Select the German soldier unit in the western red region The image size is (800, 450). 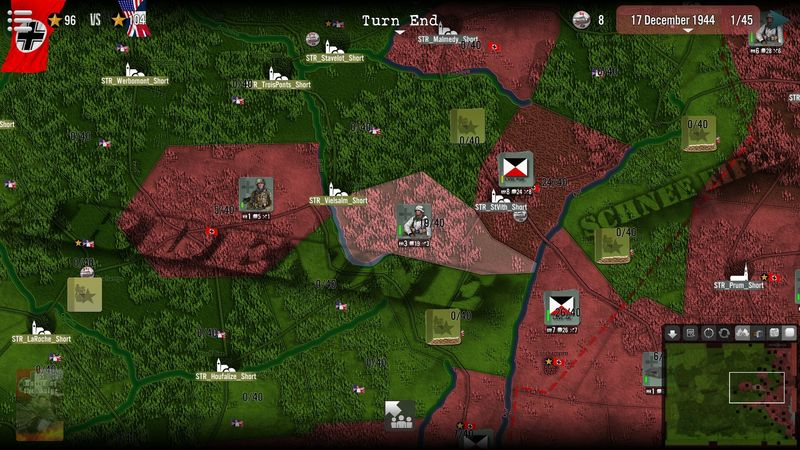click(x=255, y=194)
